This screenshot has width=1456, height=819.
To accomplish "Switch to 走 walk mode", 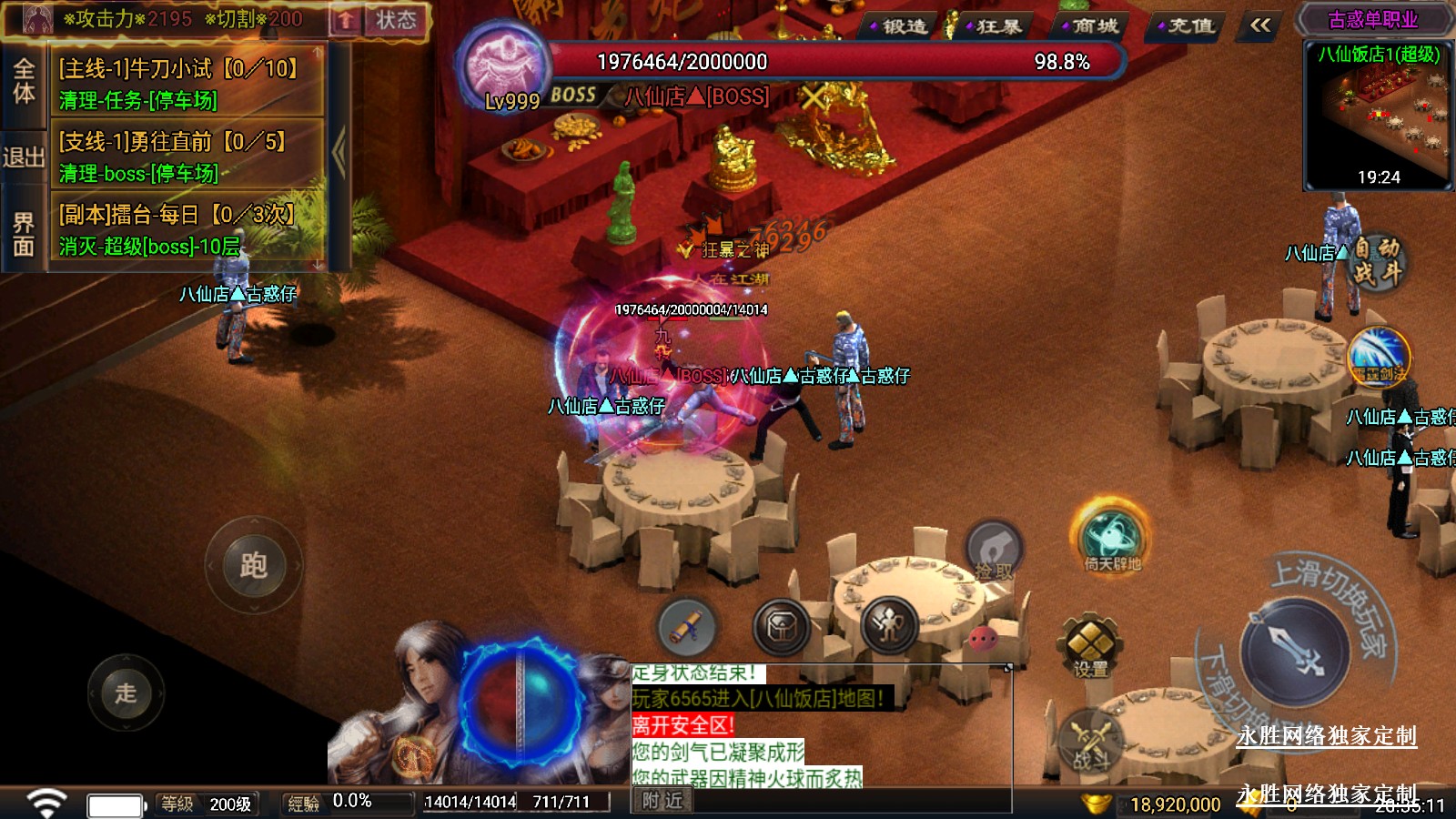I will pyautogui.click(x=126, y=693).
